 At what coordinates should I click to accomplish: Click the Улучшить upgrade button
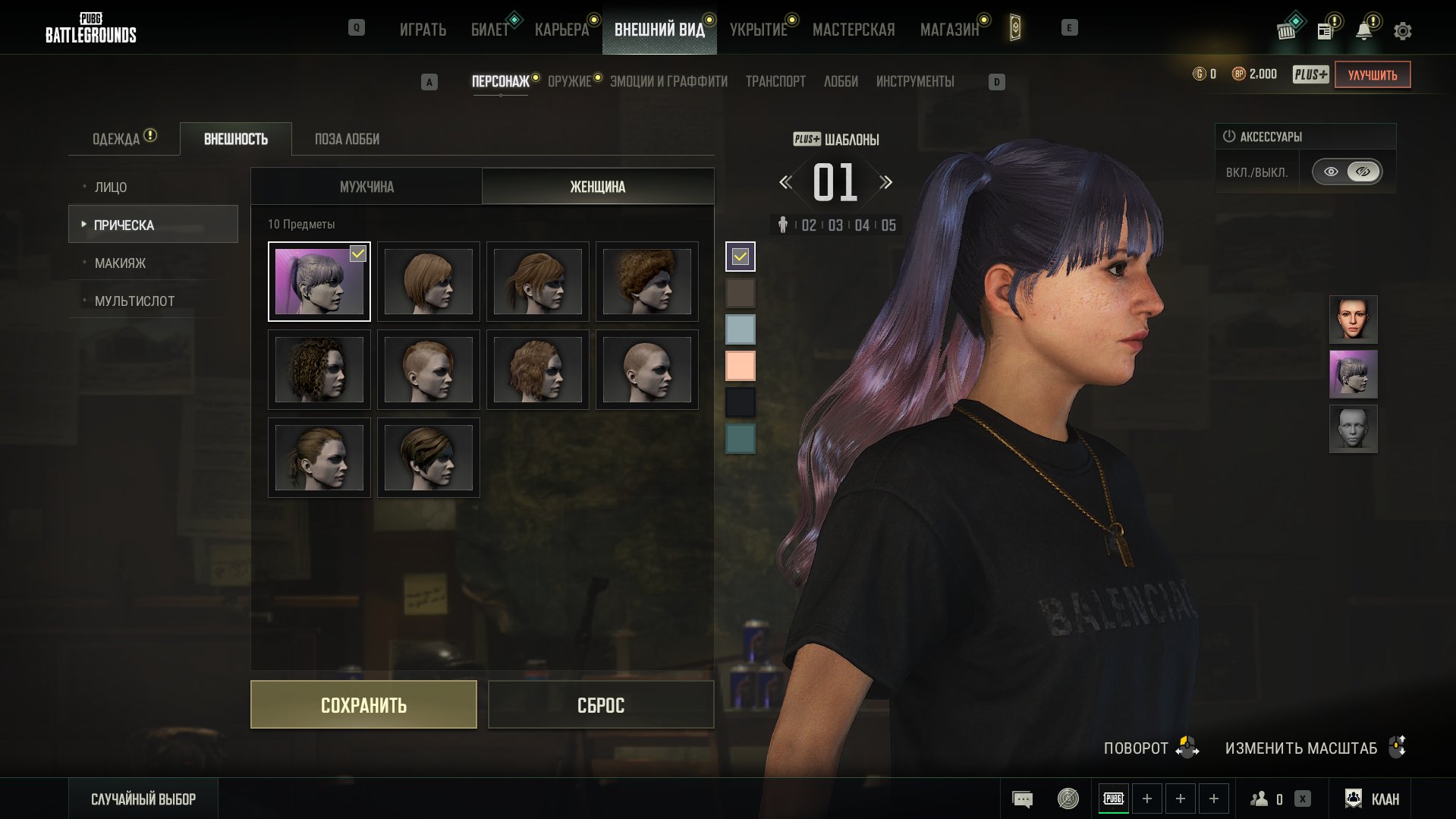click(1372, 74)
